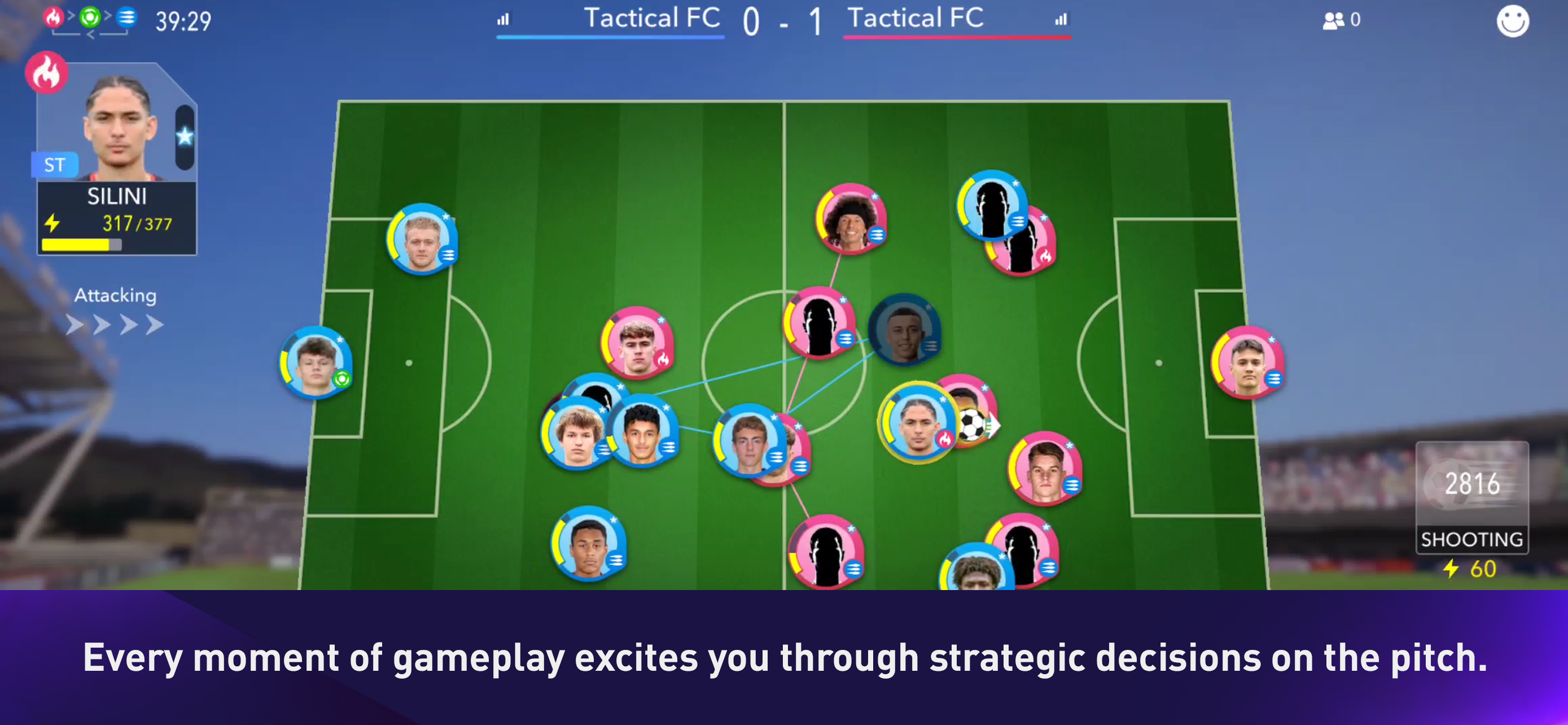Select the flame attacking tactic icon
This screenshot has height=725, width=1568.
[x=54, y=17]
